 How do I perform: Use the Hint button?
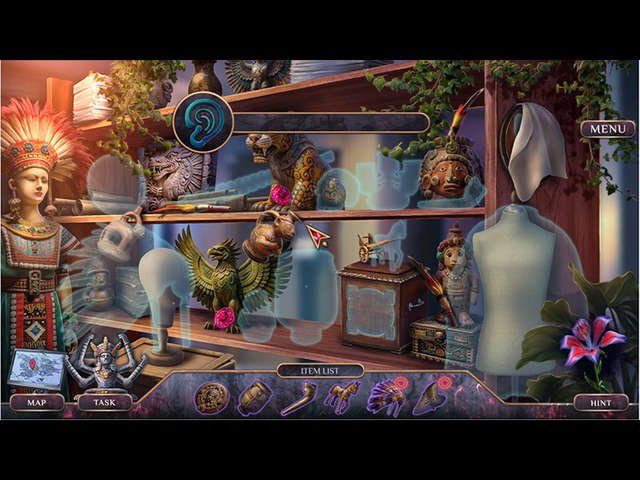point(602,403)
